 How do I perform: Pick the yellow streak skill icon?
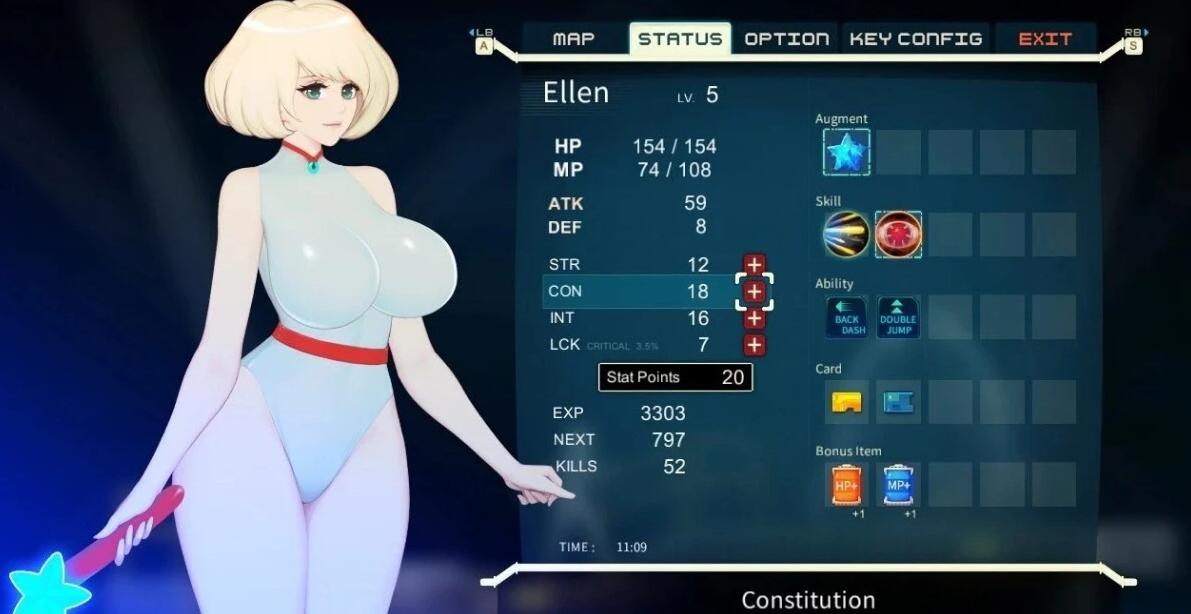[x=846, y=234]
